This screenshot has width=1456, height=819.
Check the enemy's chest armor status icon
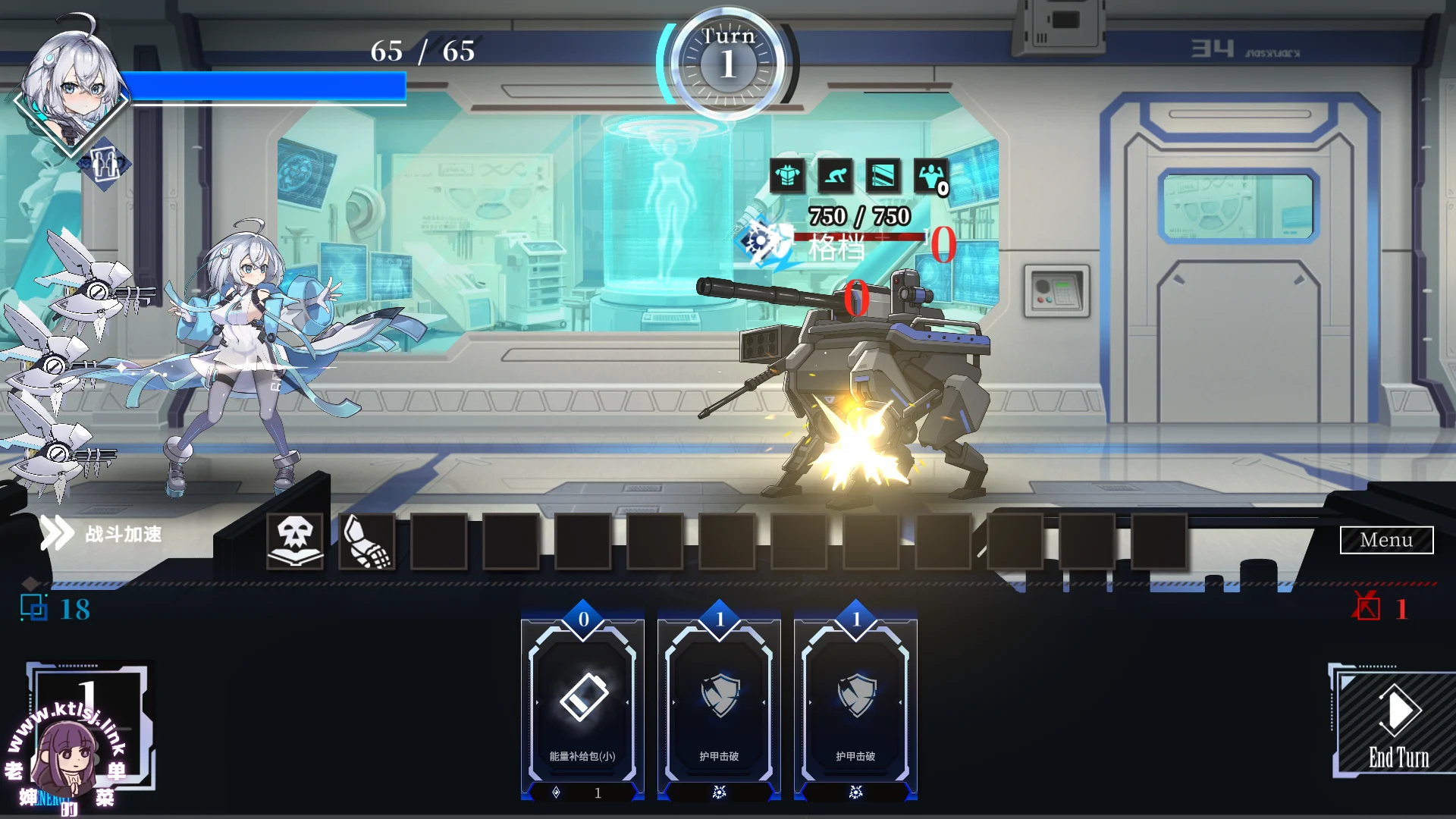[787, 176]
